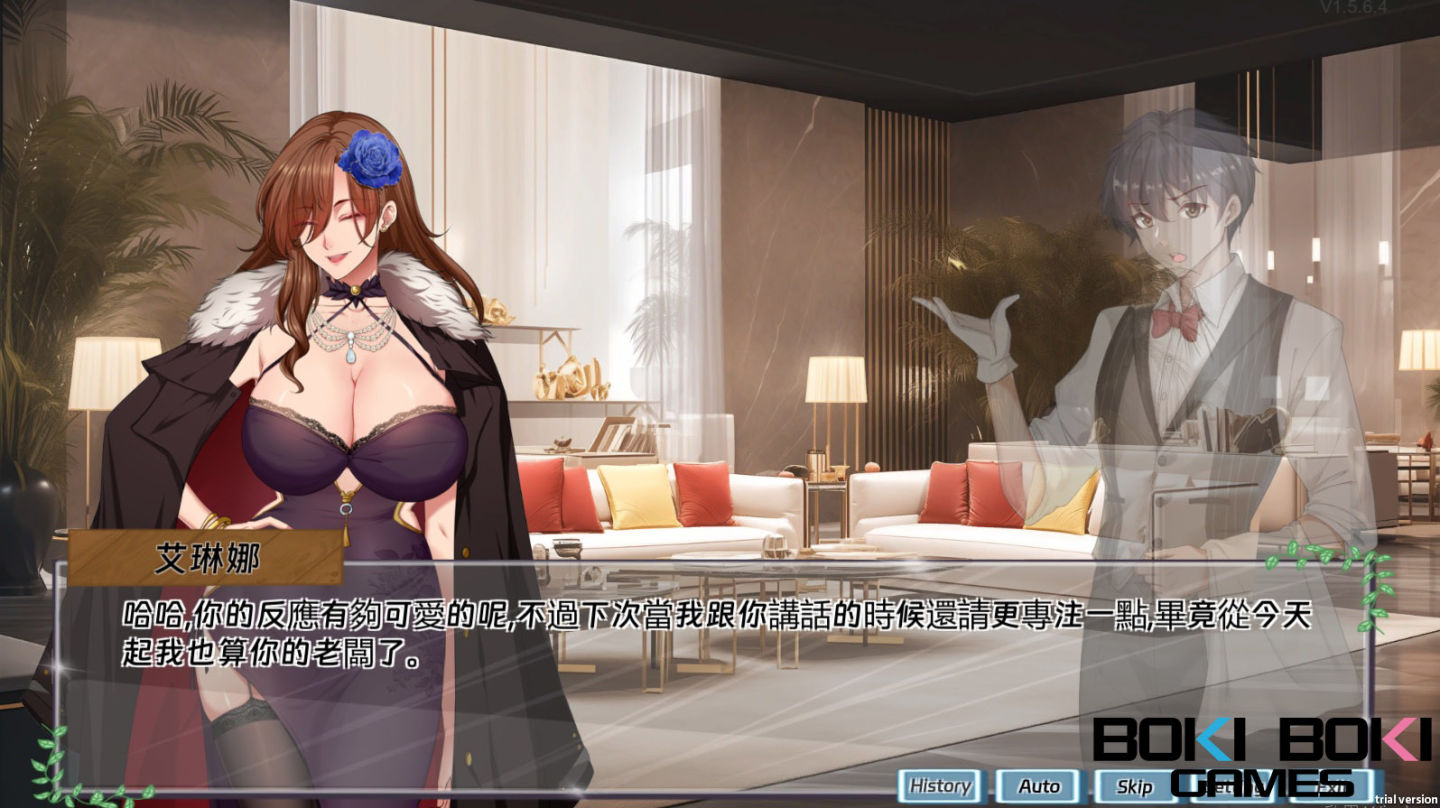Enable Auto-play mode
Image resolution: width=1440 pixels, height=808 pixels.
tap(1041, 785)
